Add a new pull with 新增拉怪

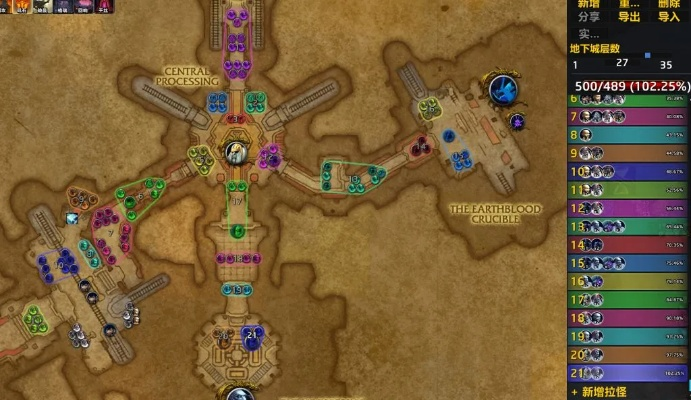[606, 392]
